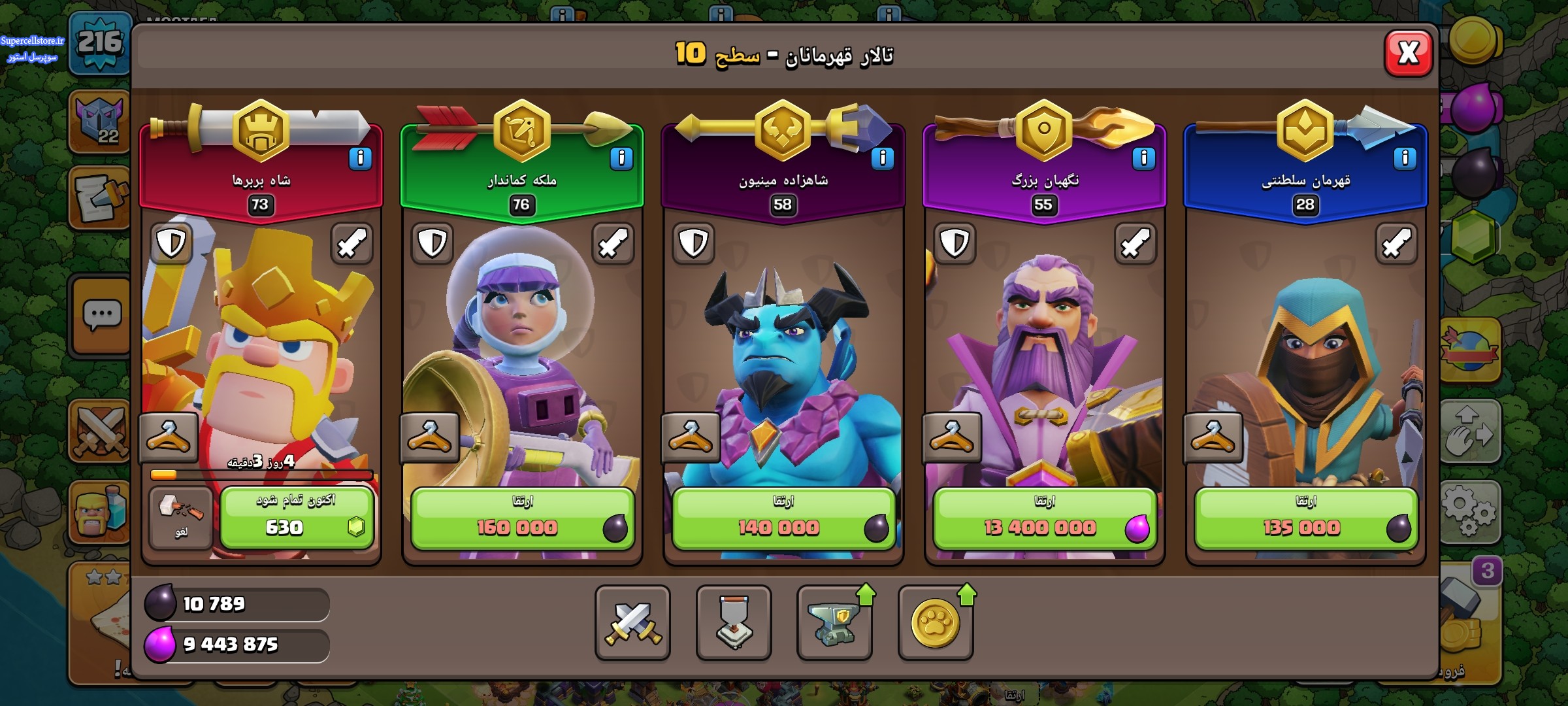The height and width of the screenshot is (706, 1568).
Task: Open the Blacksmith anvil equipment menu
Action: coord(834,622)
